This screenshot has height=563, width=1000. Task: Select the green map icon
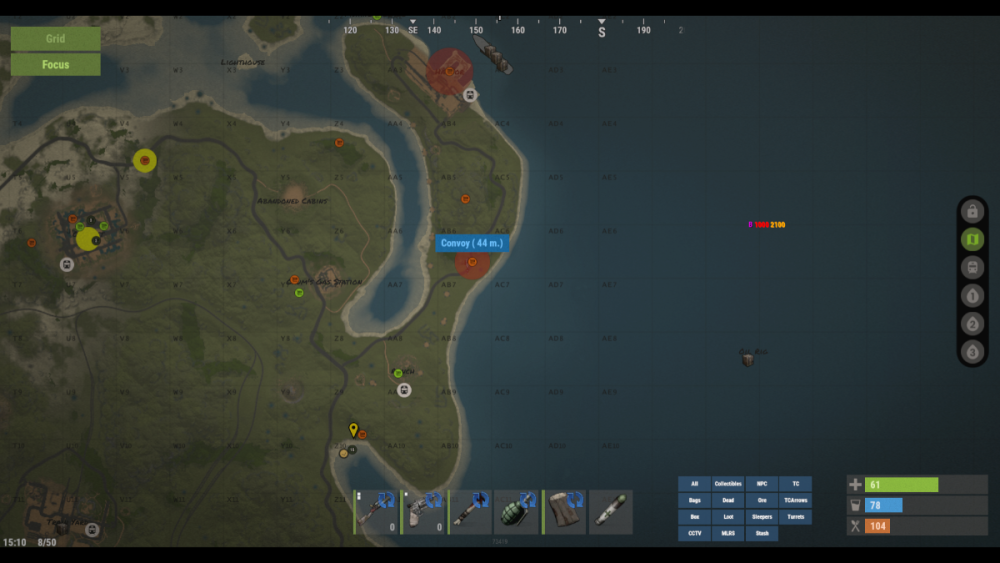[x=972, y=239]
